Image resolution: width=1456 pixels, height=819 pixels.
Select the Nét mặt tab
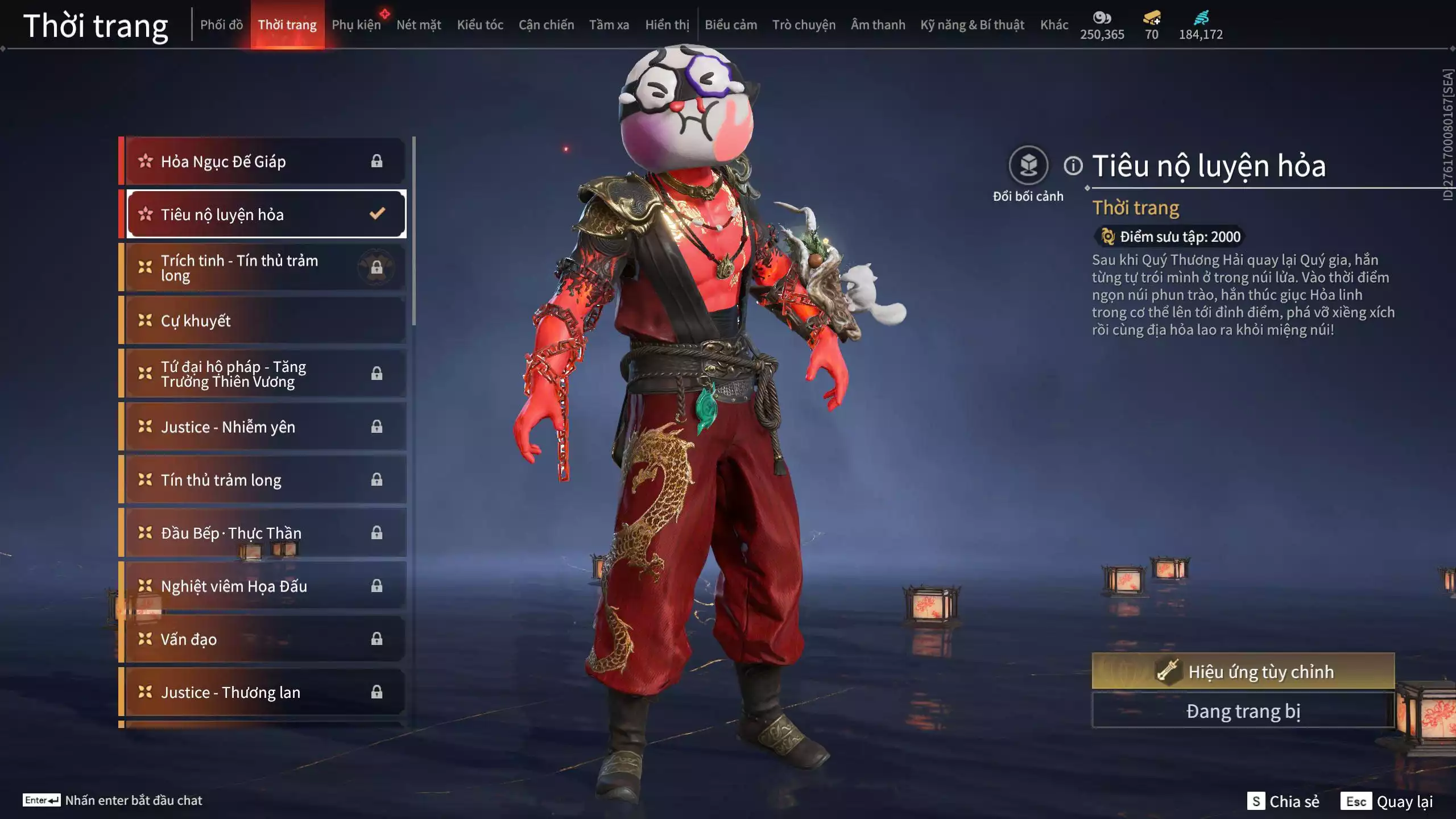click(419, 25)
